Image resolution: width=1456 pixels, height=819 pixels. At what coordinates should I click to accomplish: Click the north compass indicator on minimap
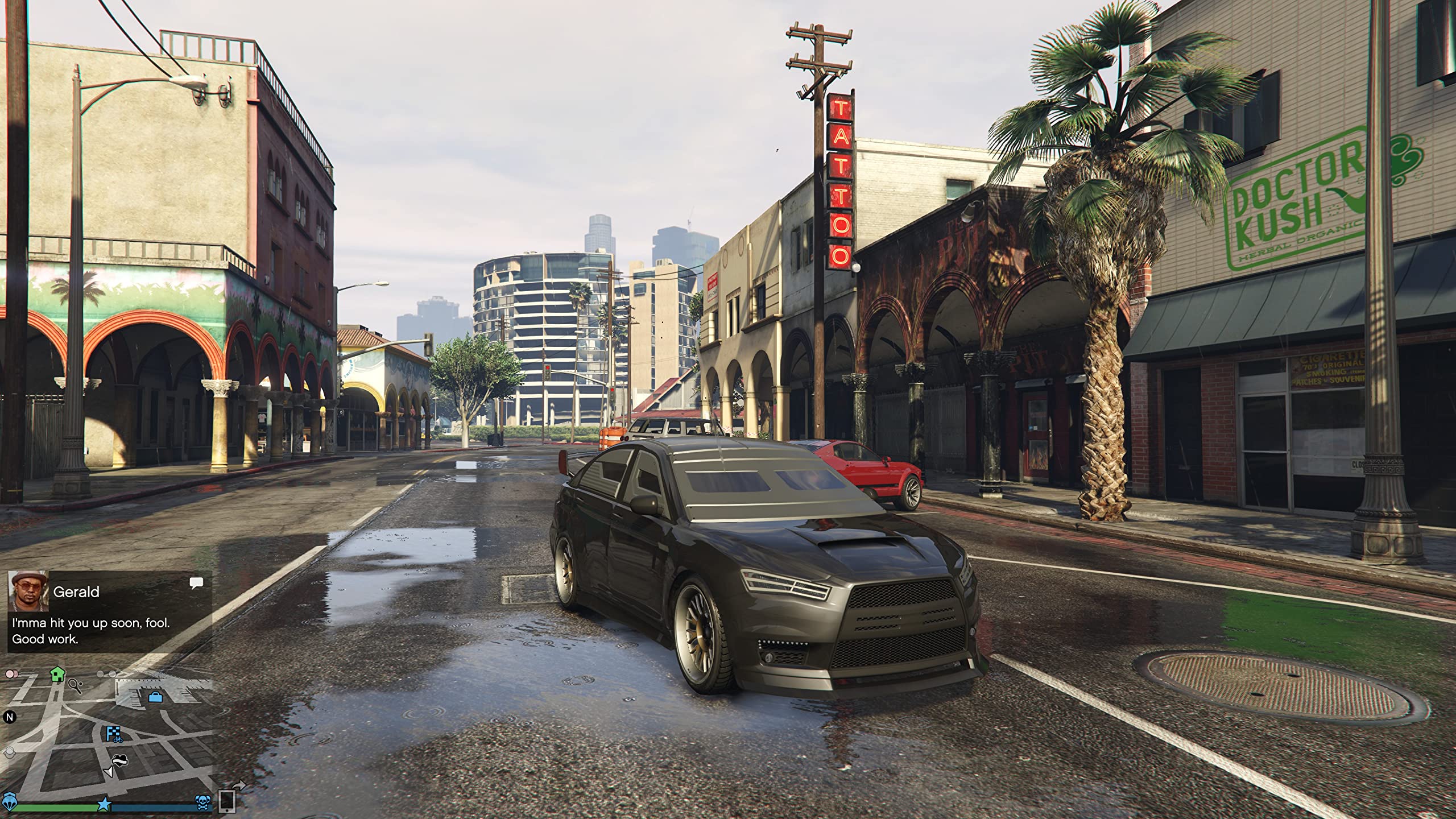coord(9,717)
